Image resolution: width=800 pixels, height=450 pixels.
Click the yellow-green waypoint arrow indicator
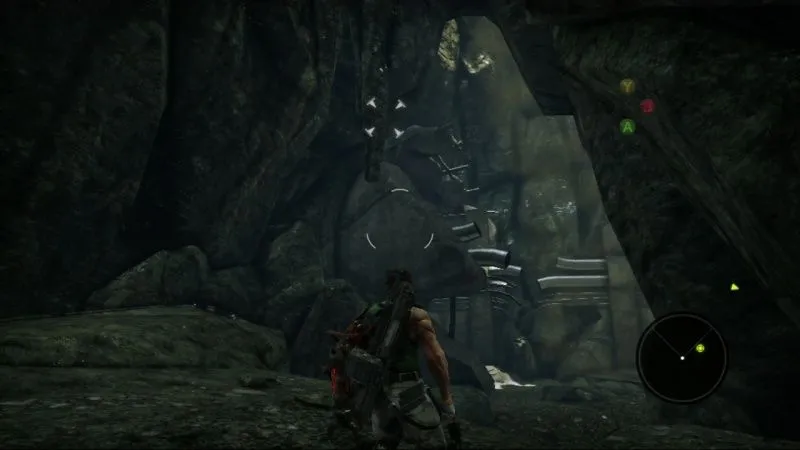point(734,286)
